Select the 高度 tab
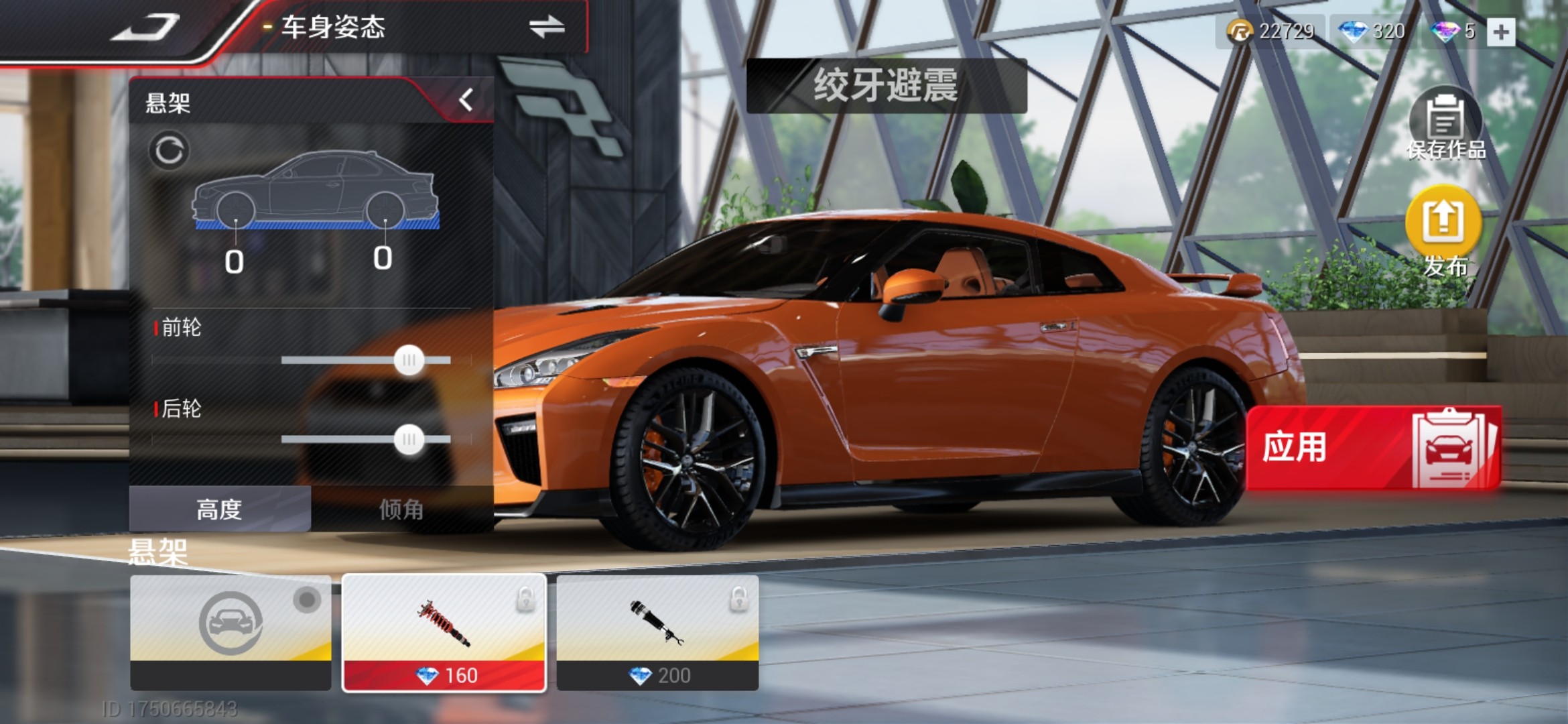 tap(219, 509)
